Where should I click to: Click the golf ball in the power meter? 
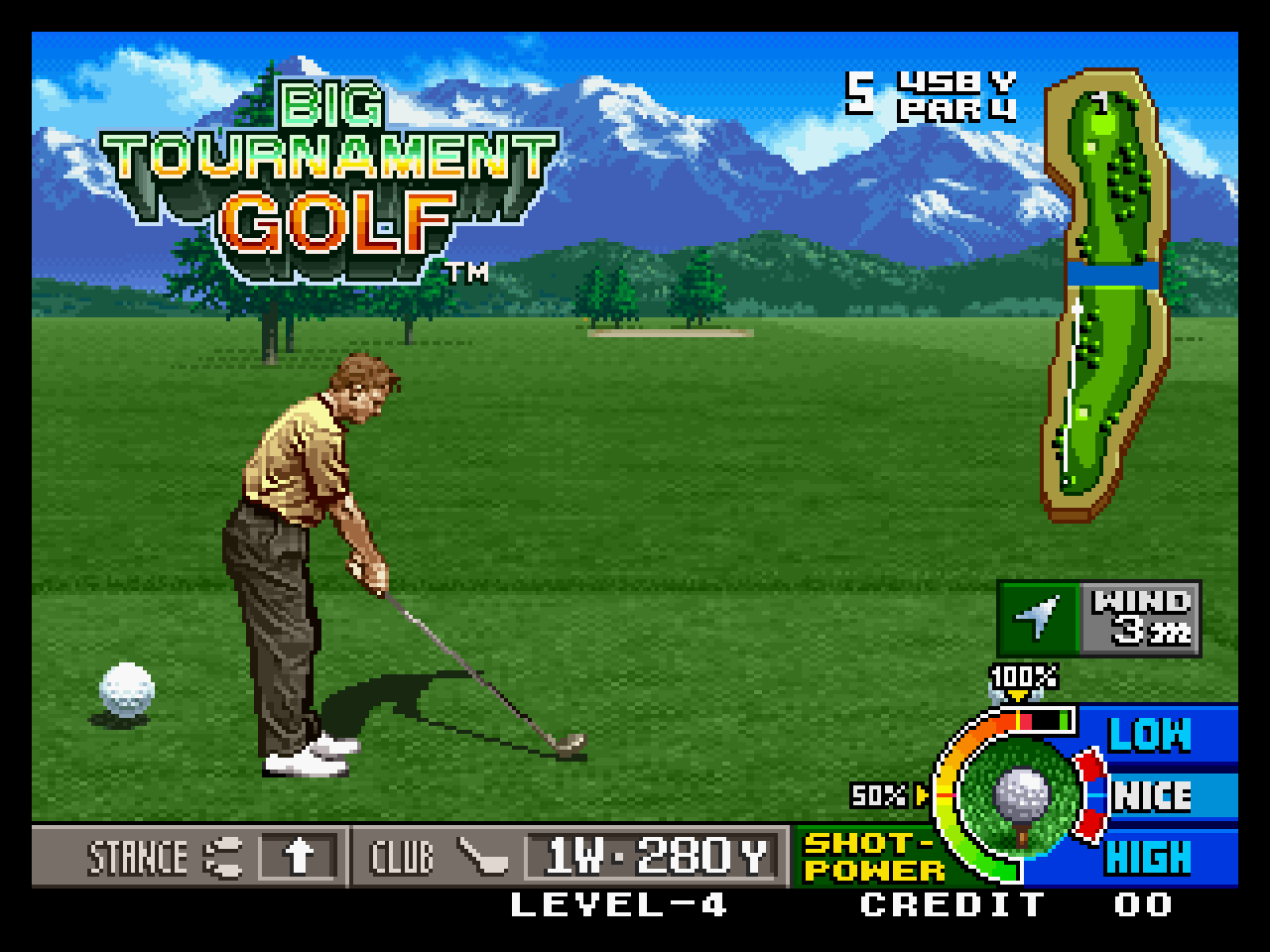pos(1021,794)
